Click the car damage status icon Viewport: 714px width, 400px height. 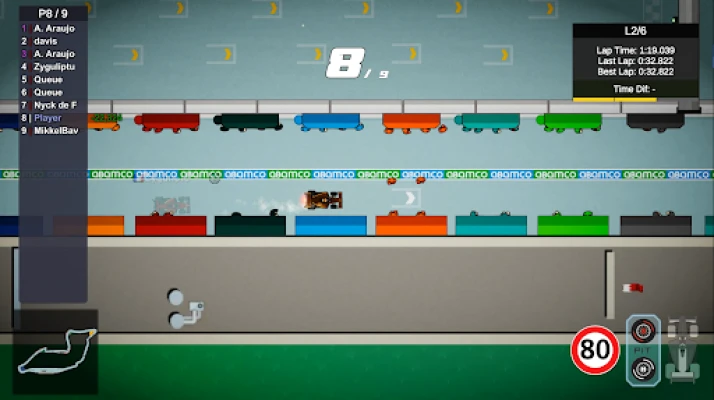click(682, 350)
